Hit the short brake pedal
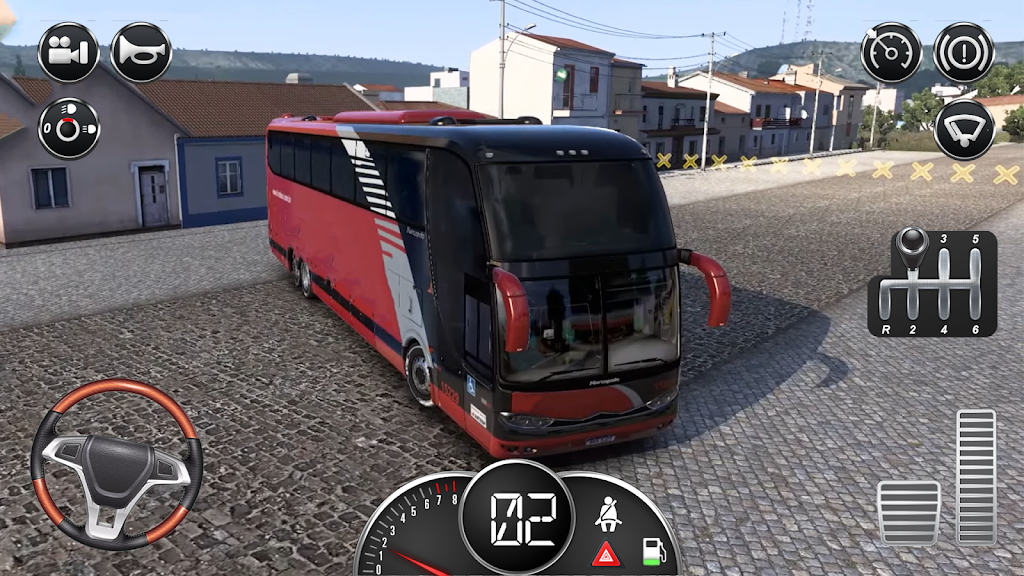Image resolution: width=1024 pixels, height=576 pixels. pos(909,512)
